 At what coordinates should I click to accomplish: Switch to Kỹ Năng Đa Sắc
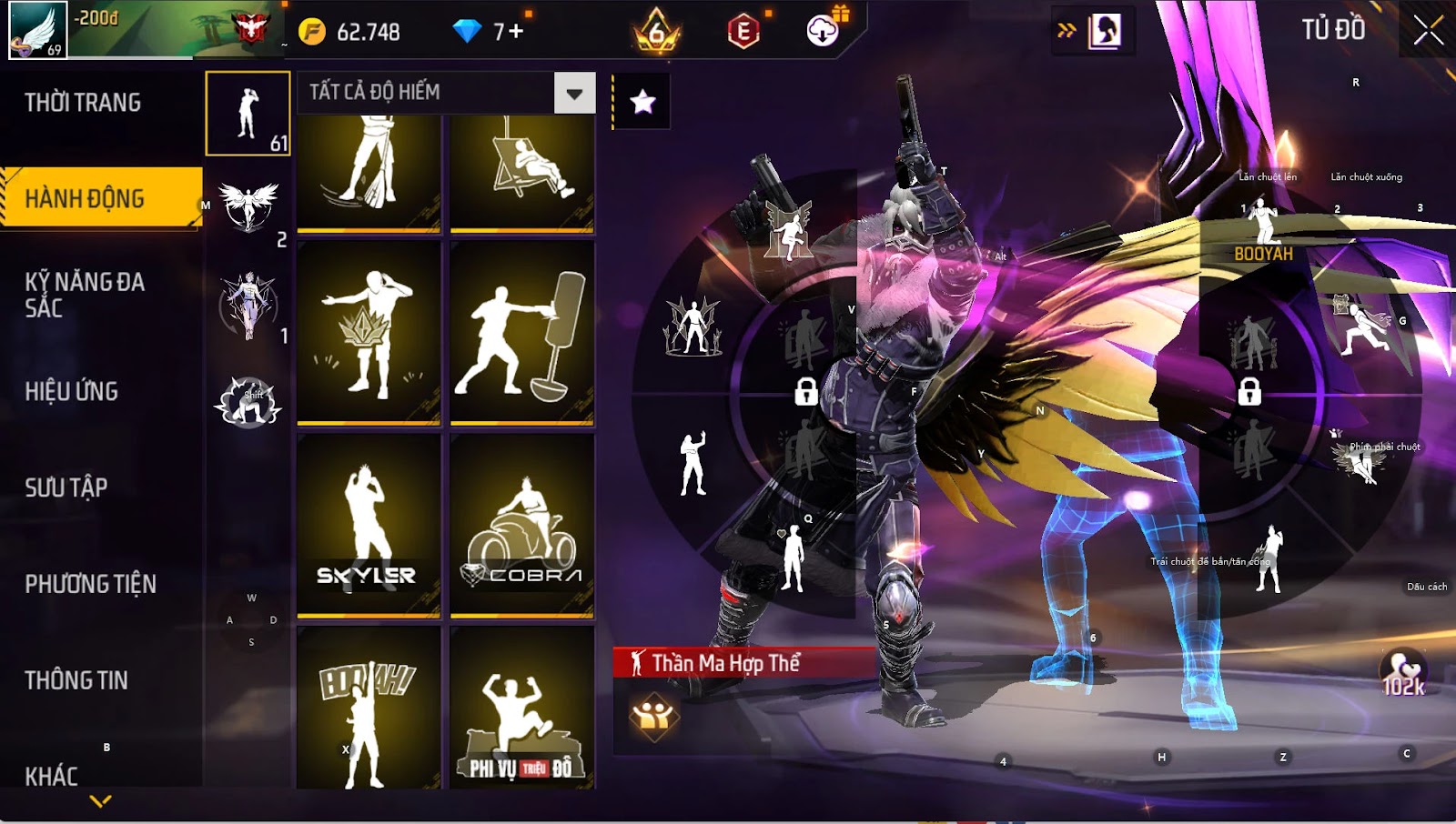coord(85,295)
